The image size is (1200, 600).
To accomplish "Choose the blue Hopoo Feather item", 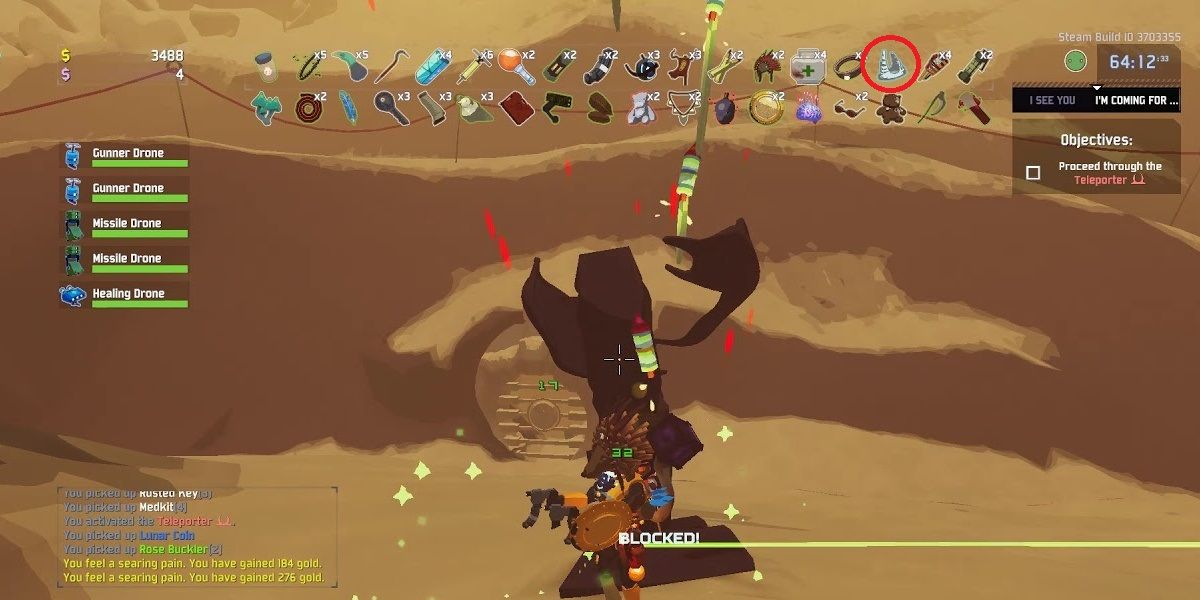I will pos(347,107).
